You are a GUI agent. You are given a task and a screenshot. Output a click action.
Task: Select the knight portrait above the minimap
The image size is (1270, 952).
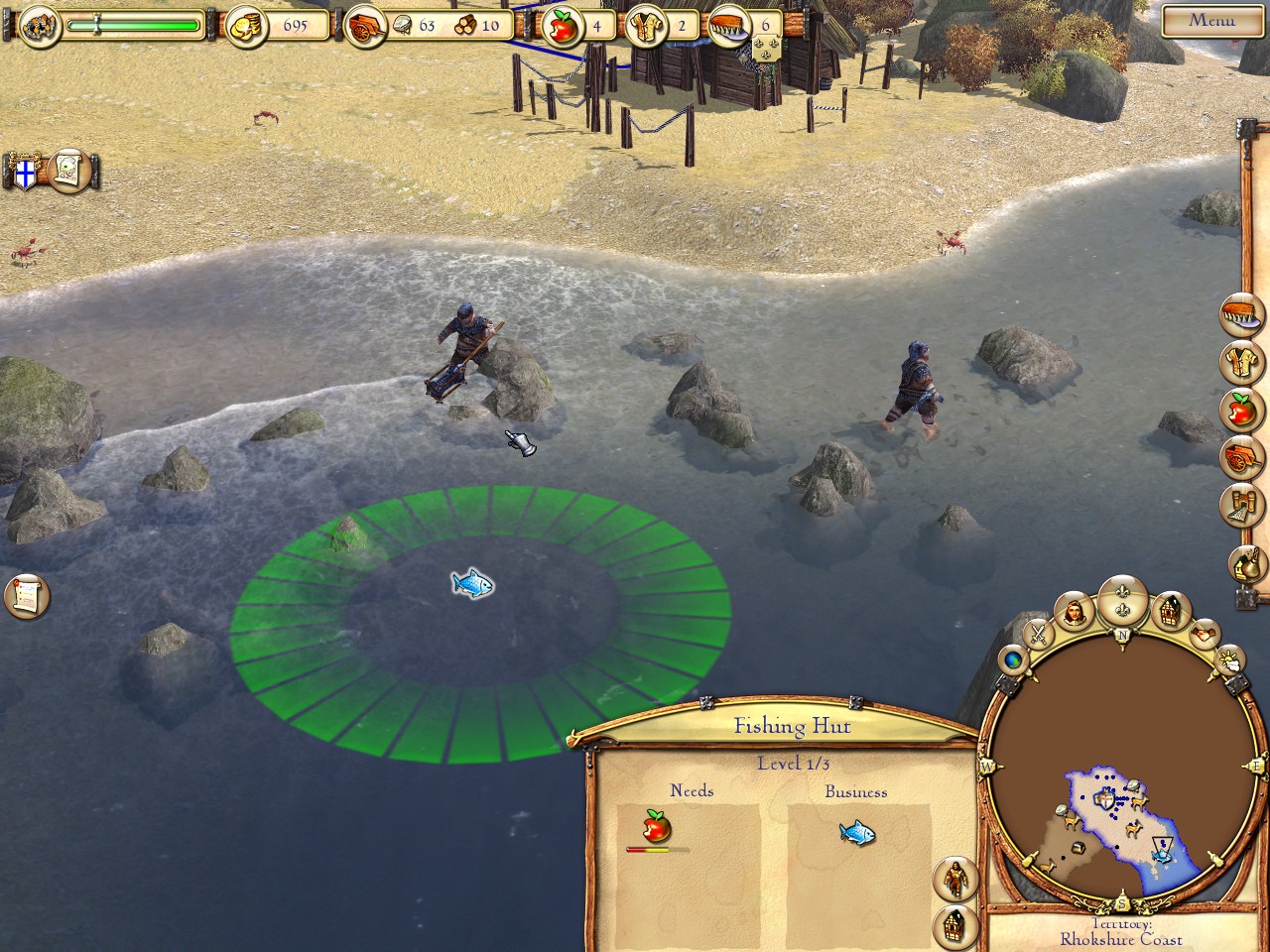(1076, 613)
